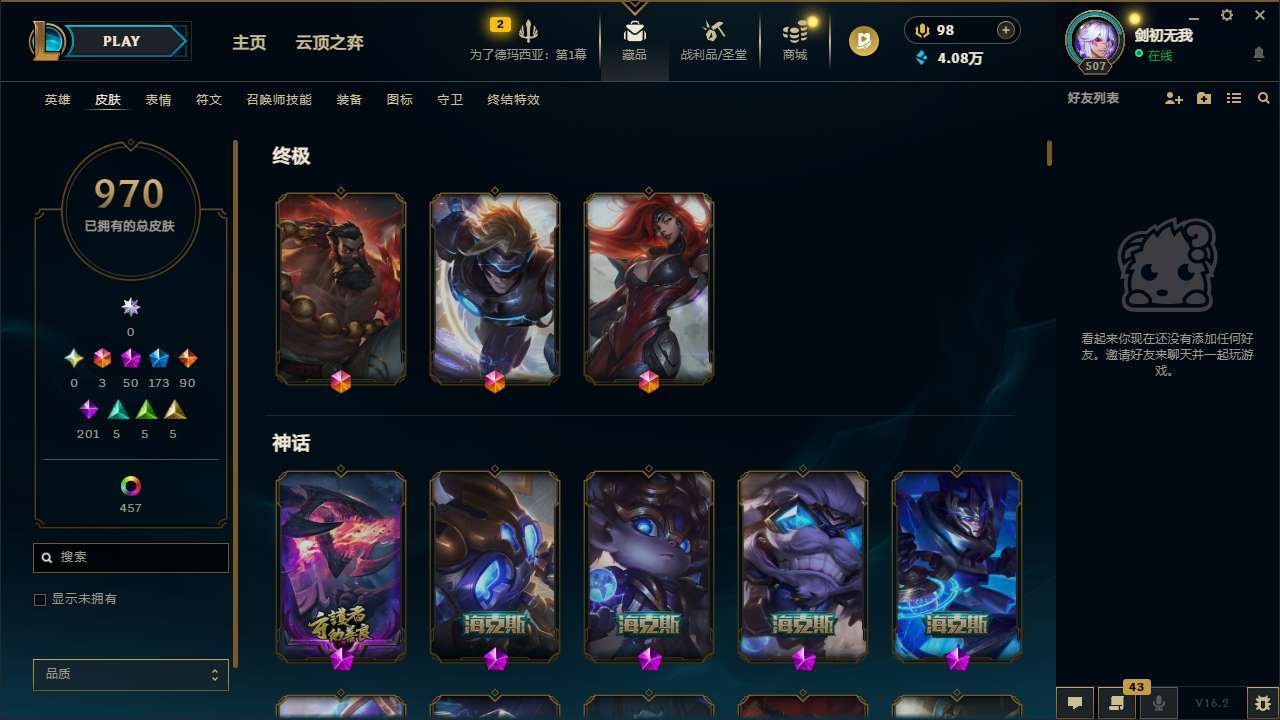1280x720 pixels.
Task: Click the rainbow chroma color circle
Action: point(130,487)
